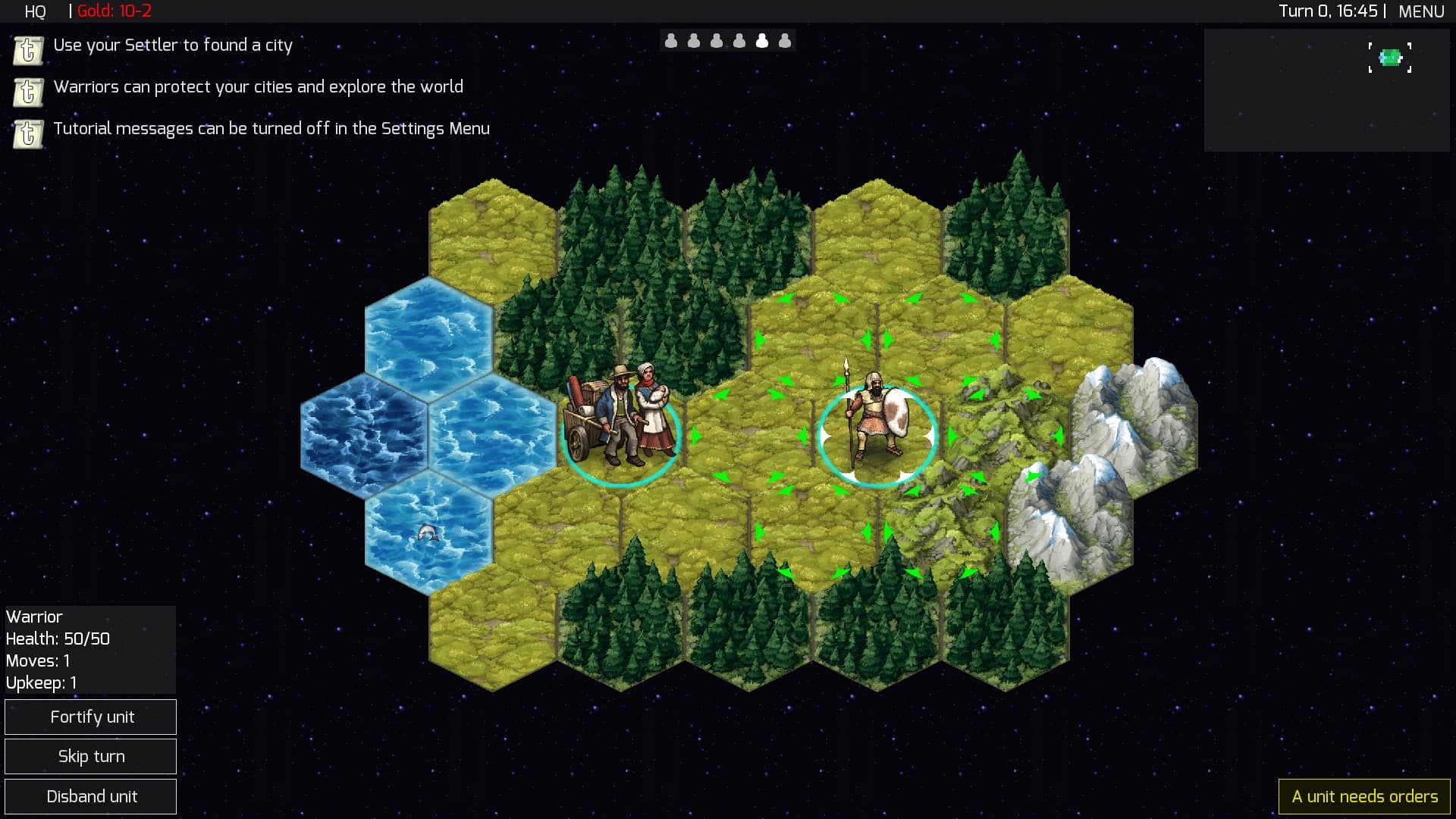
Task: Open the MENU in the top bar
Action: coord(1421,11)
